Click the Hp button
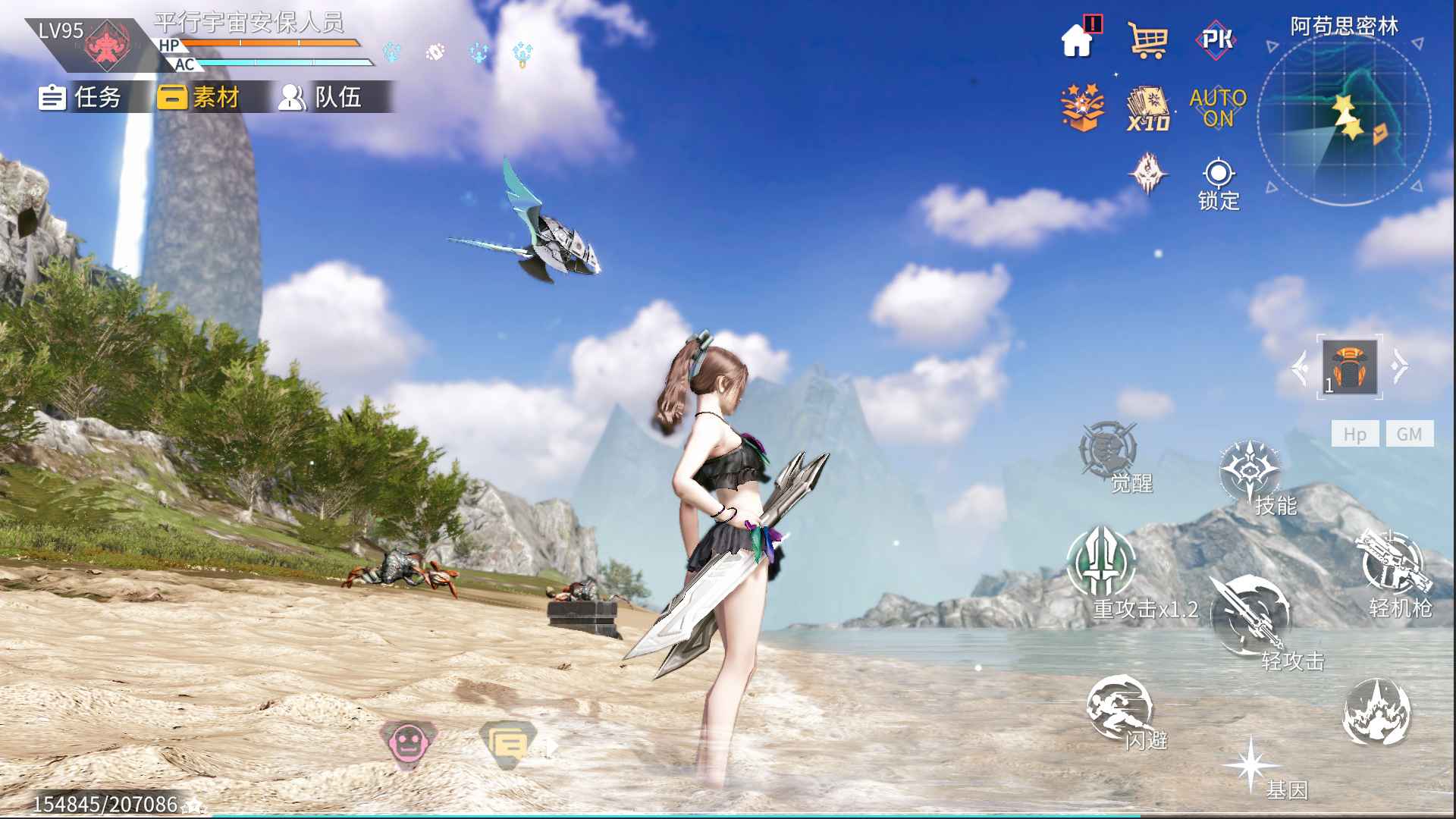This screenshot has width=1456, height=819. tap(1354, 434)
